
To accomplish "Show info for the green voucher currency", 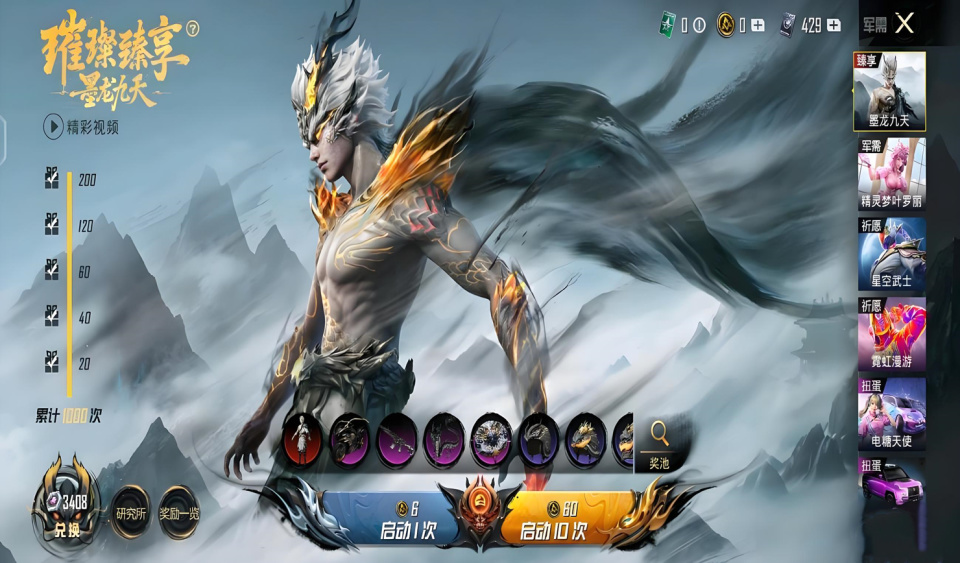I will pyautogui.click(x=699, y=25).
